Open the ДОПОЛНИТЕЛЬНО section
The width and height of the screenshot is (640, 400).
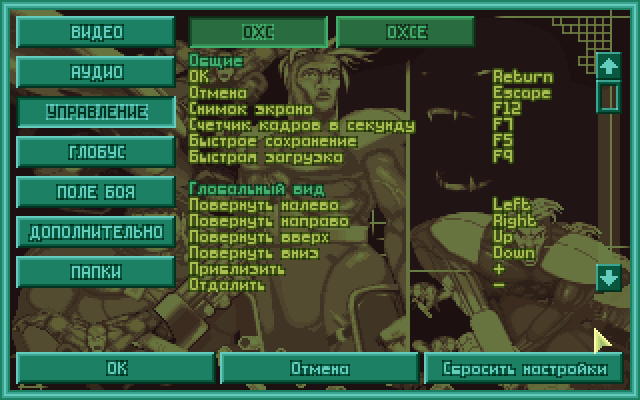(x=96, y=231)
